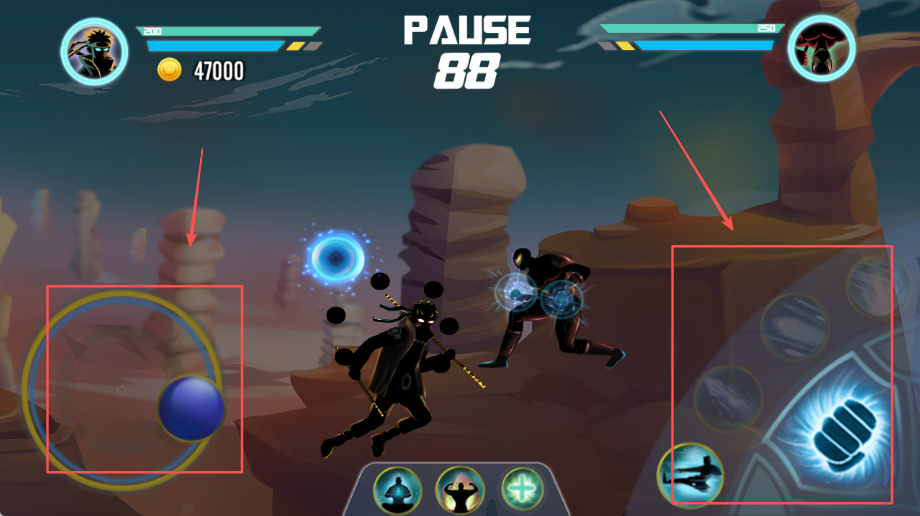
Task: Activate the flying kick skill
Action: 690,476
